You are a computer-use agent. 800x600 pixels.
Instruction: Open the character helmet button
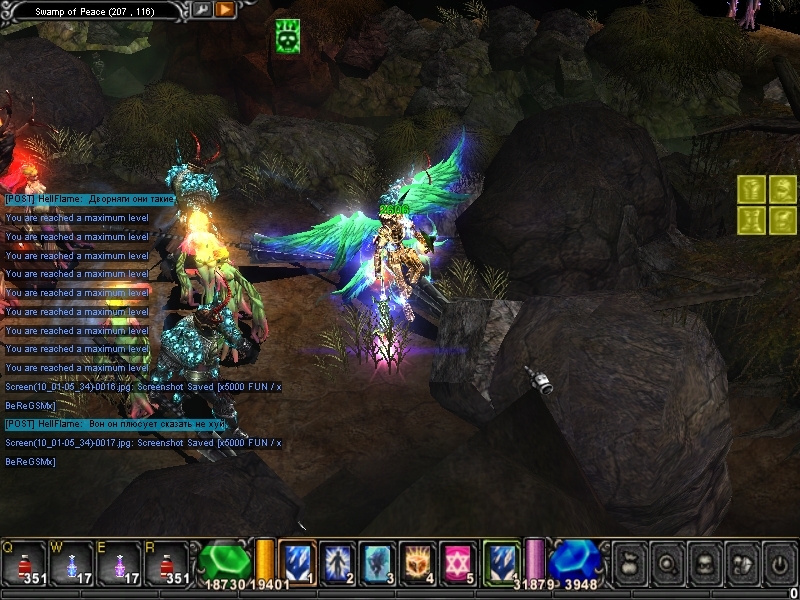(x=705, y=563)
